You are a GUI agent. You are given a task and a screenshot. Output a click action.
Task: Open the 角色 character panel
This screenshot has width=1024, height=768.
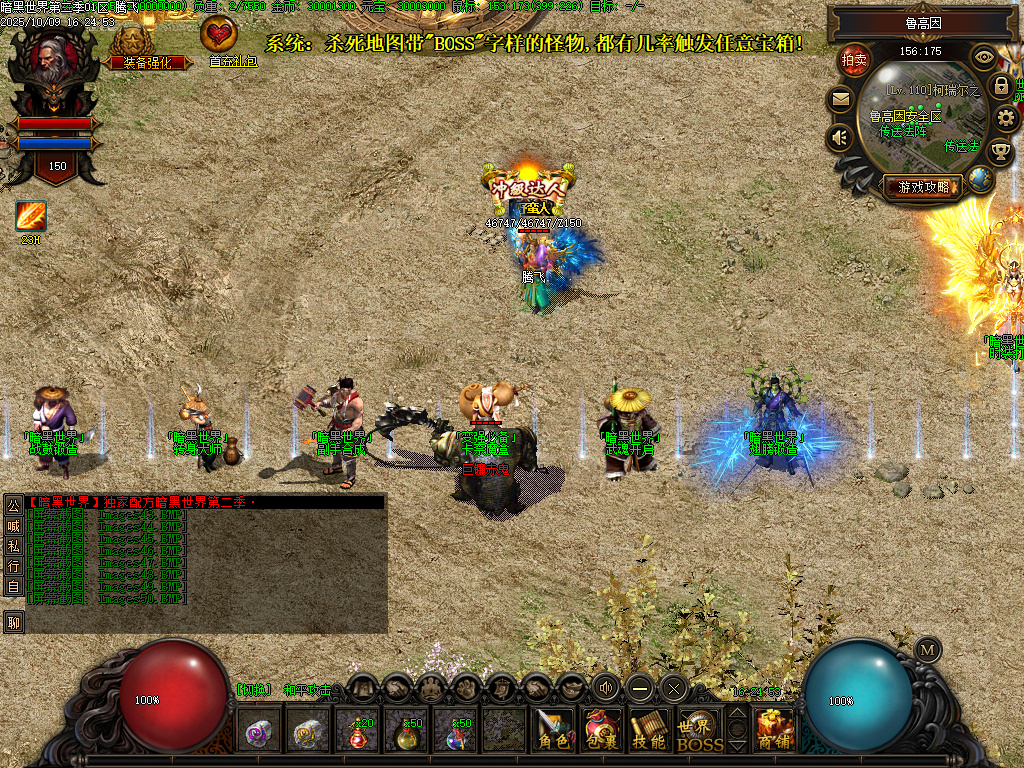tap(553, 728)
